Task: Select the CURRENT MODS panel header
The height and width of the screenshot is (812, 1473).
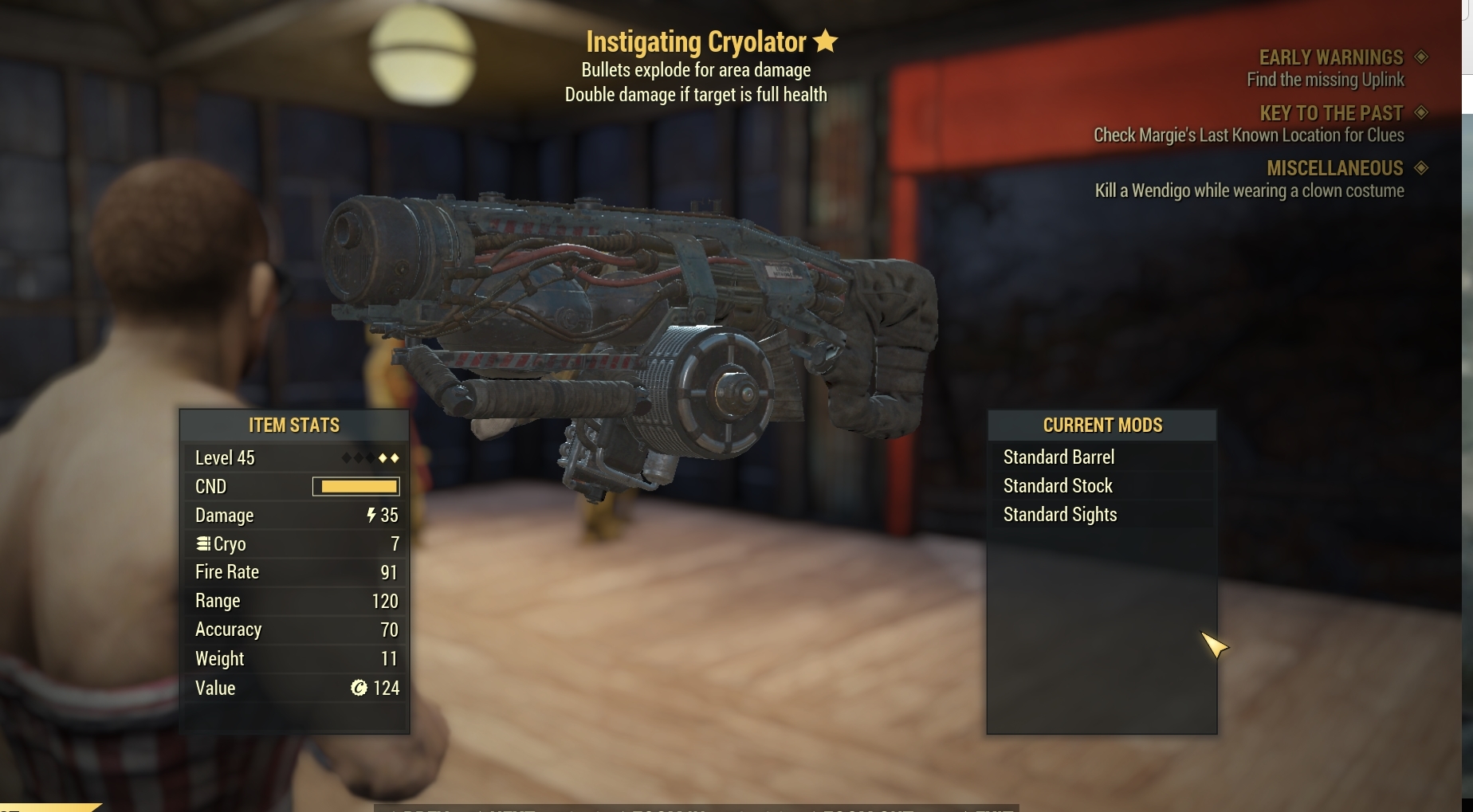Action: click(1102, 425)
